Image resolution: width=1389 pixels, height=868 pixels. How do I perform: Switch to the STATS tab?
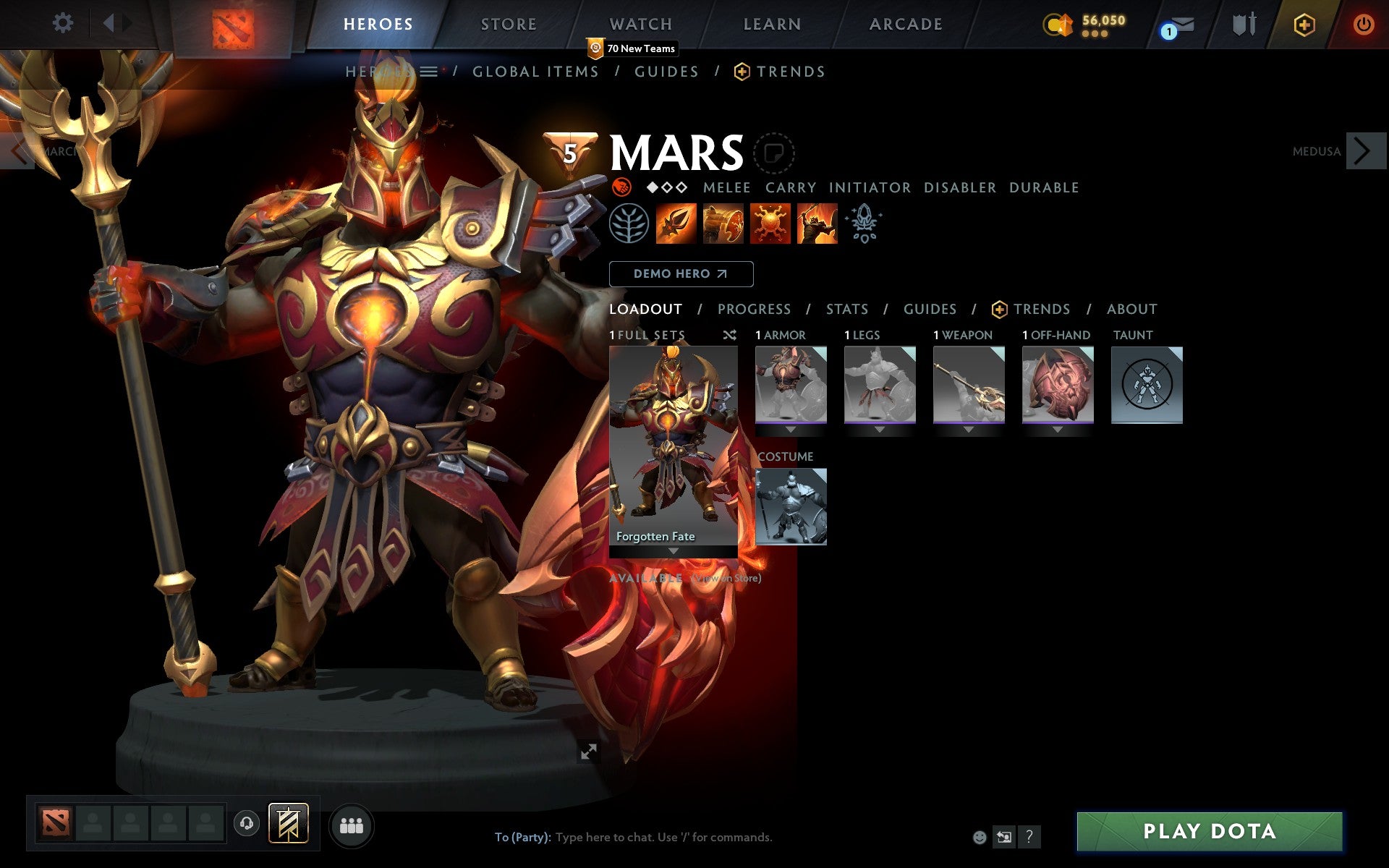click(846, 309)
